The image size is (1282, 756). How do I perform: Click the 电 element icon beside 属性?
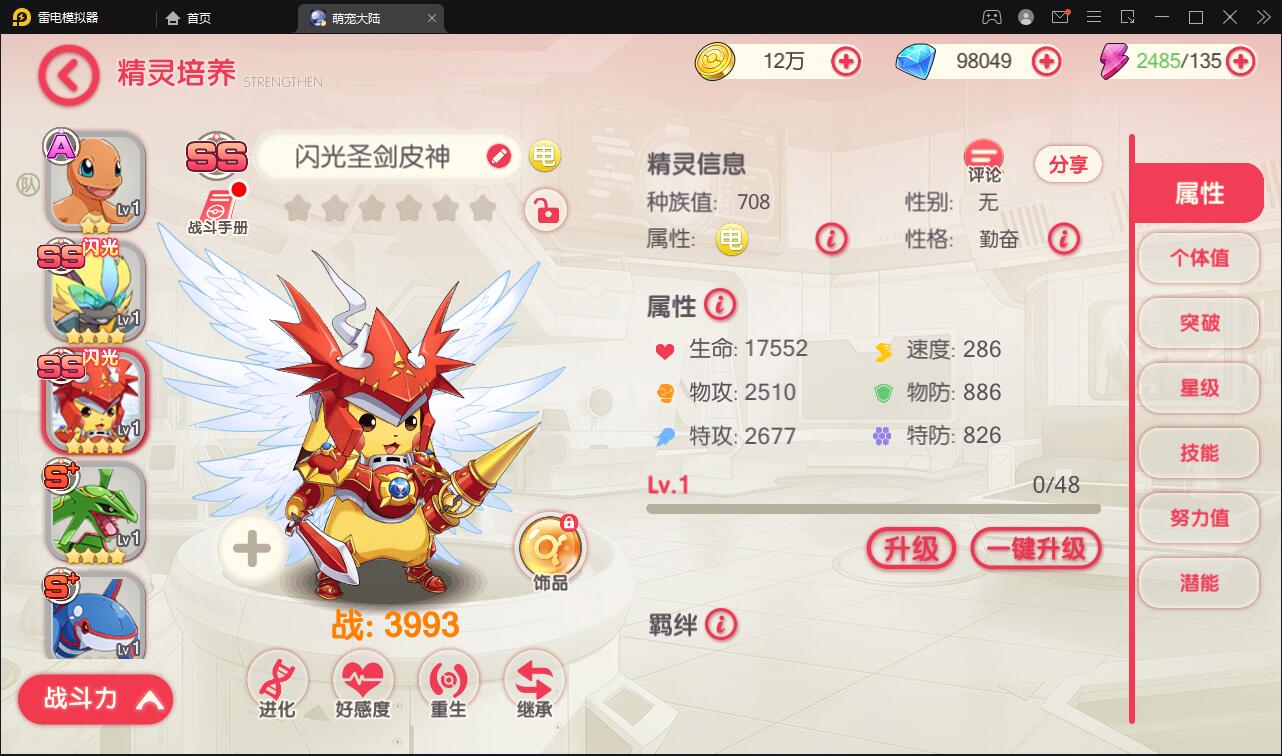point(731,239)
